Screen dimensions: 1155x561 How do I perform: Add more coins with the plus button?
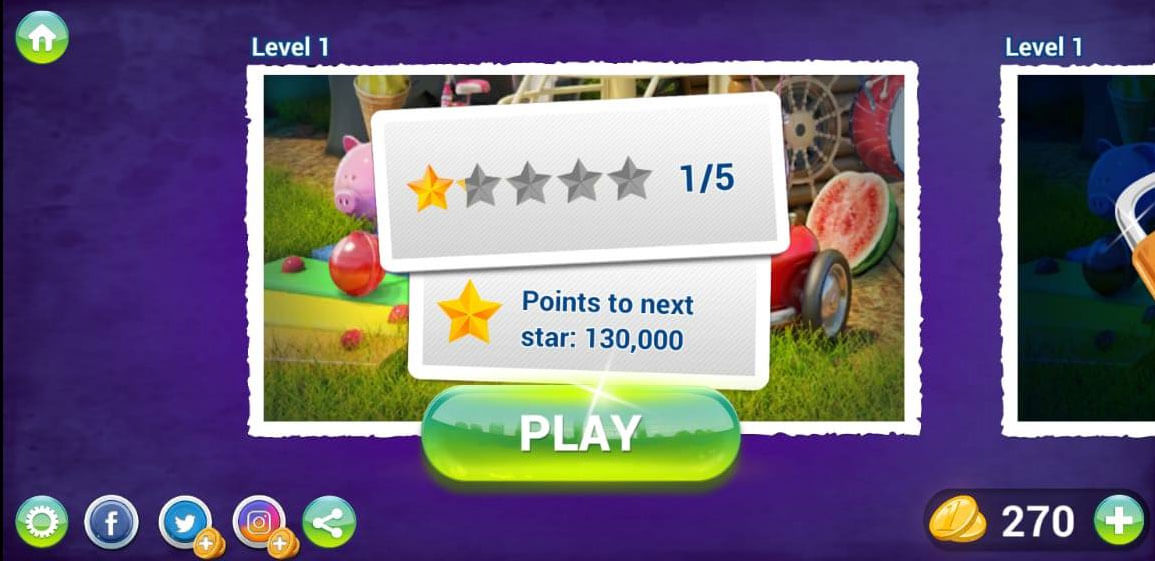pos(1118,521)
